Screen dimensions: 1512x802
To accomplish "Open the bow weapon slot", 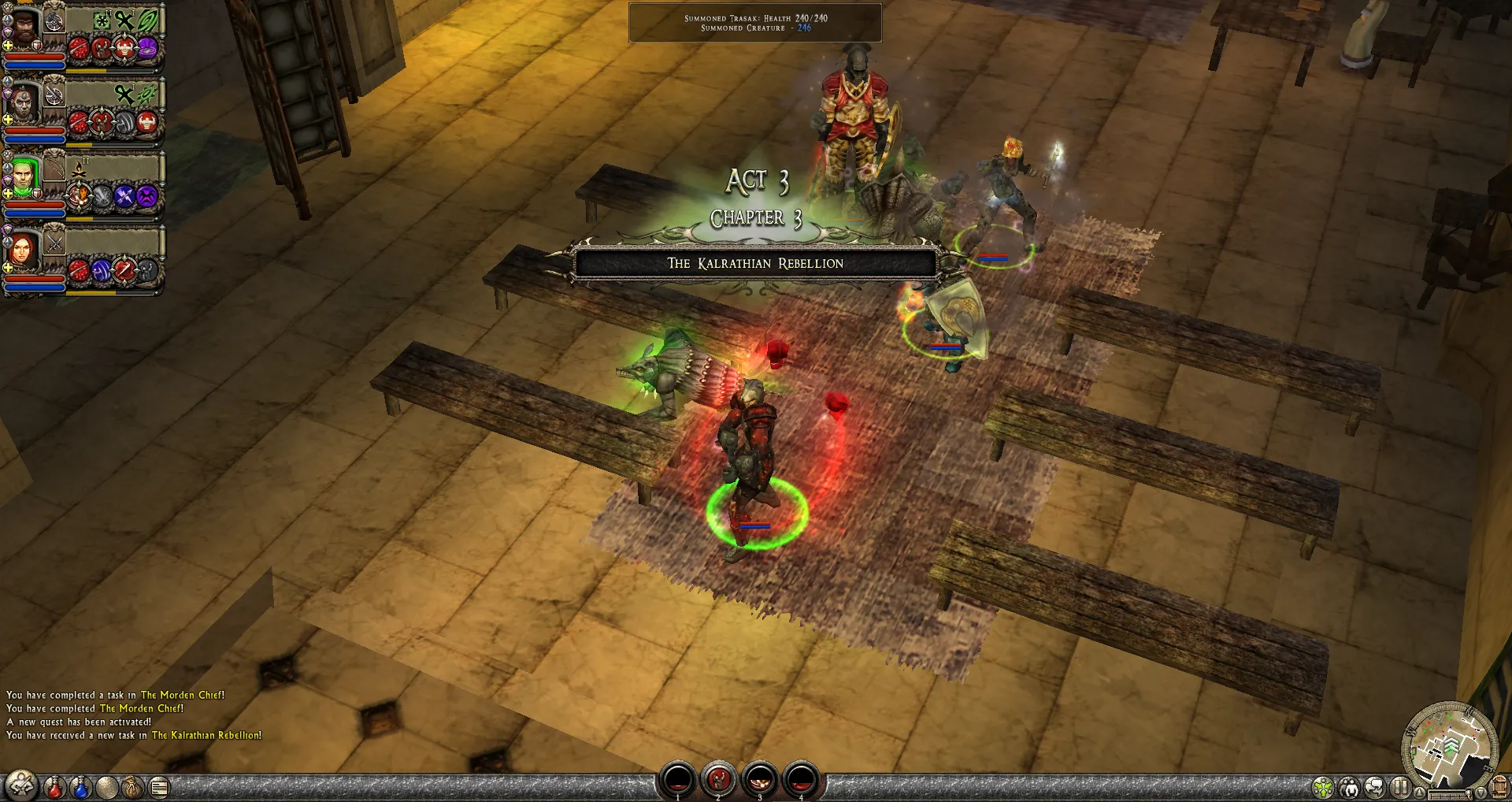I will tap(54, 168).
